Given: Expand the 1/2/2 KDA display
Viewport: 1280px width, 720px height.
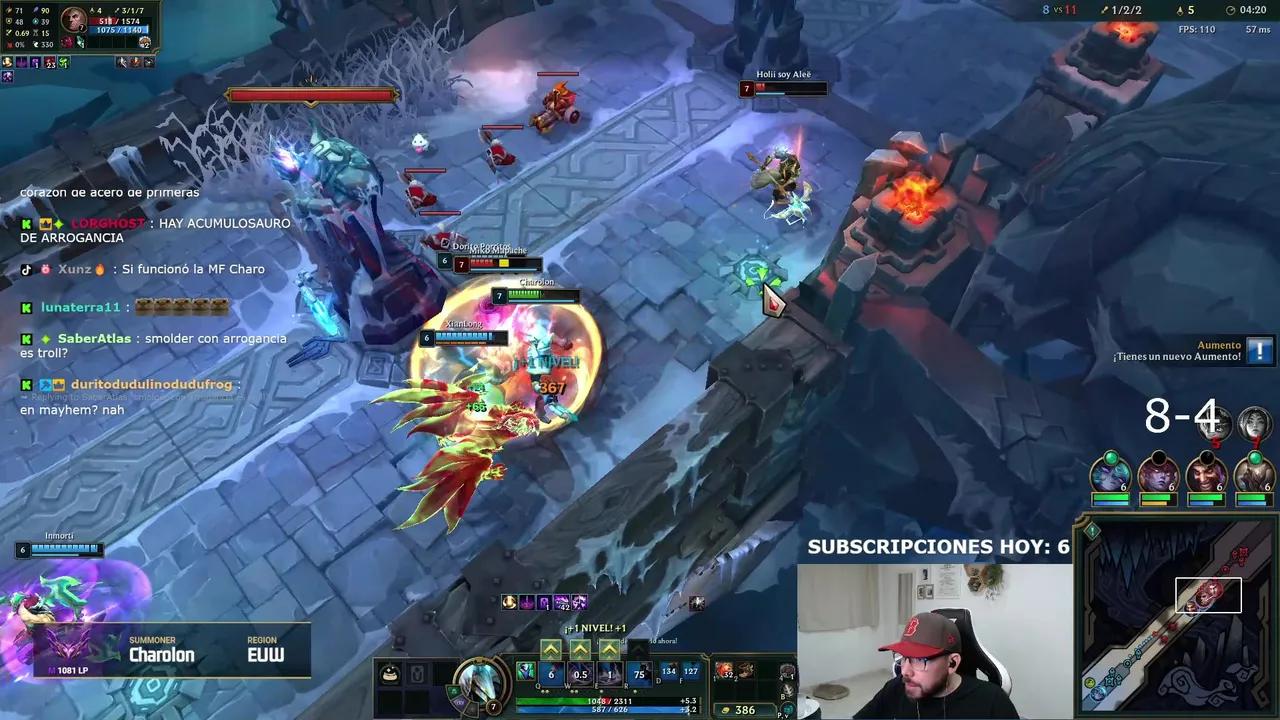Looking at the screenshot, I should point(1127,10).
